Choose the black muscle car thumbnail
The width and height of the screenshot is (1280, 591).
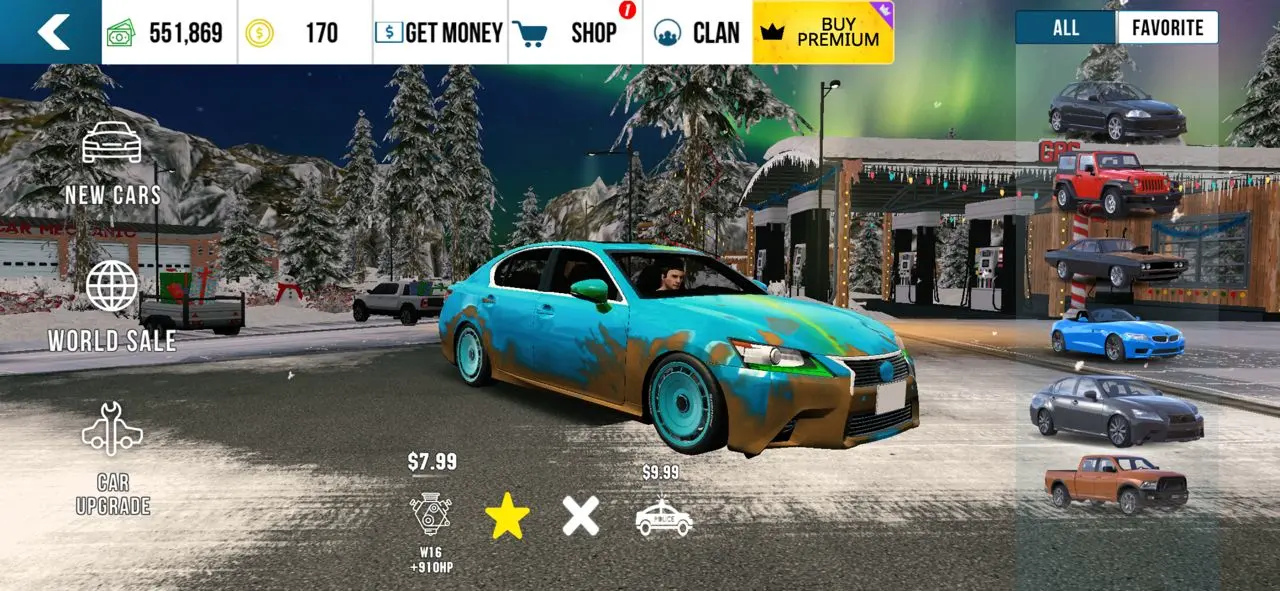[x=1116, y=262]
